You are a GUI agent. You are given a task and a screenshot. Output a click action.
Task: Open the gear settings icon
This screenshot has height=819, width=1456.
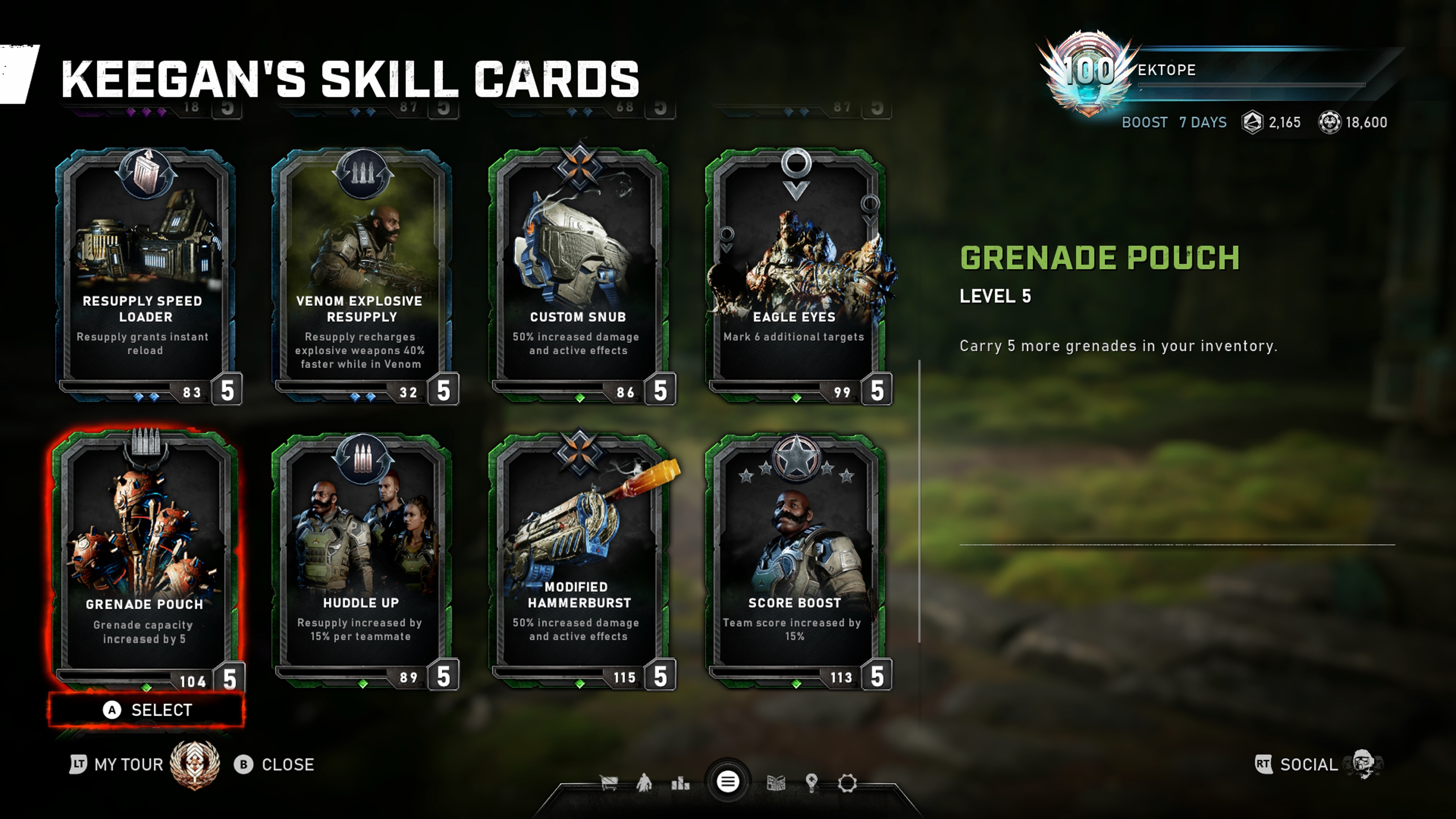click(x=847, y=783)
